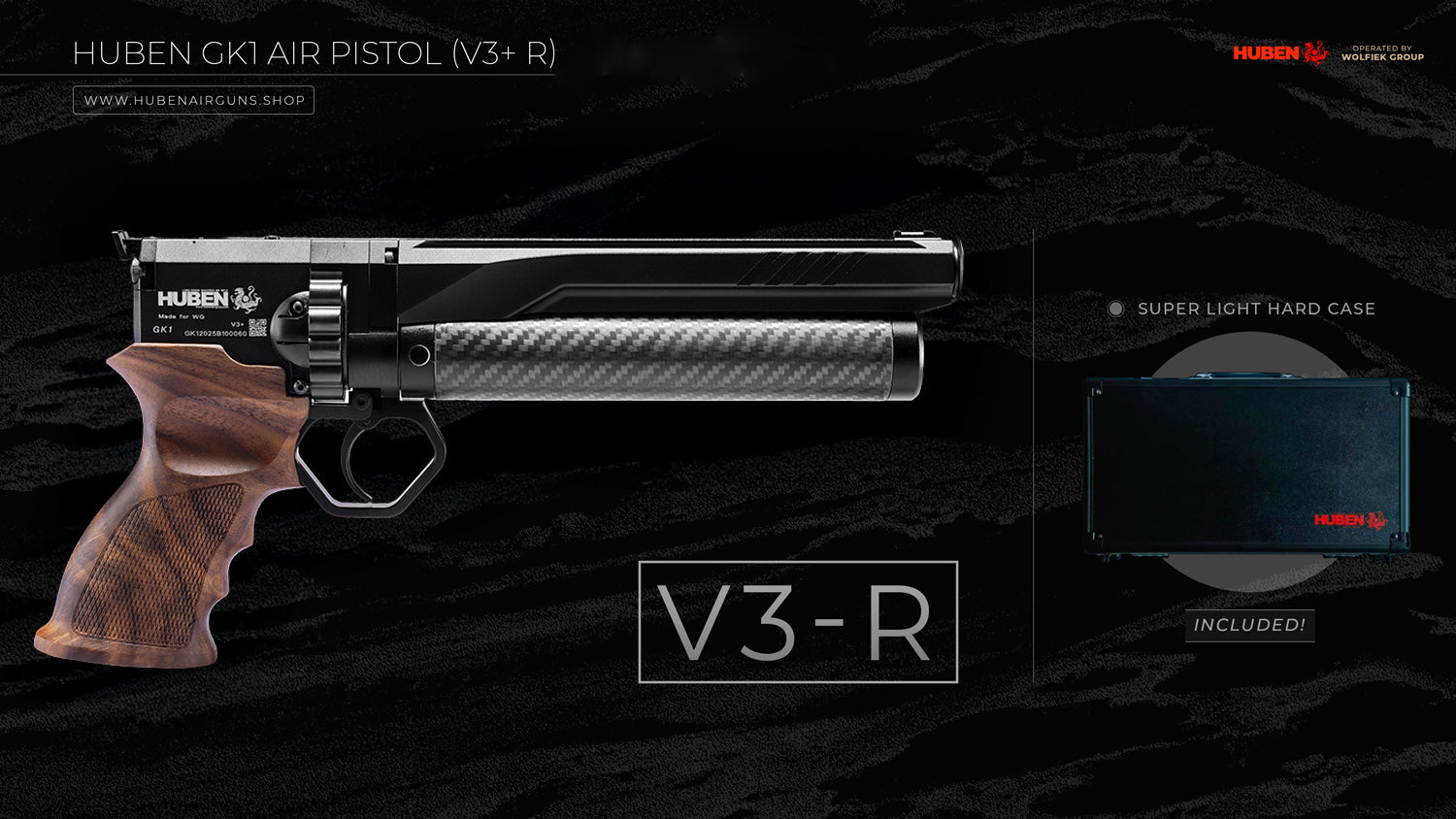View the hard case thumbnail
Screen dimensions: 1456x819
coord(1248,466)
